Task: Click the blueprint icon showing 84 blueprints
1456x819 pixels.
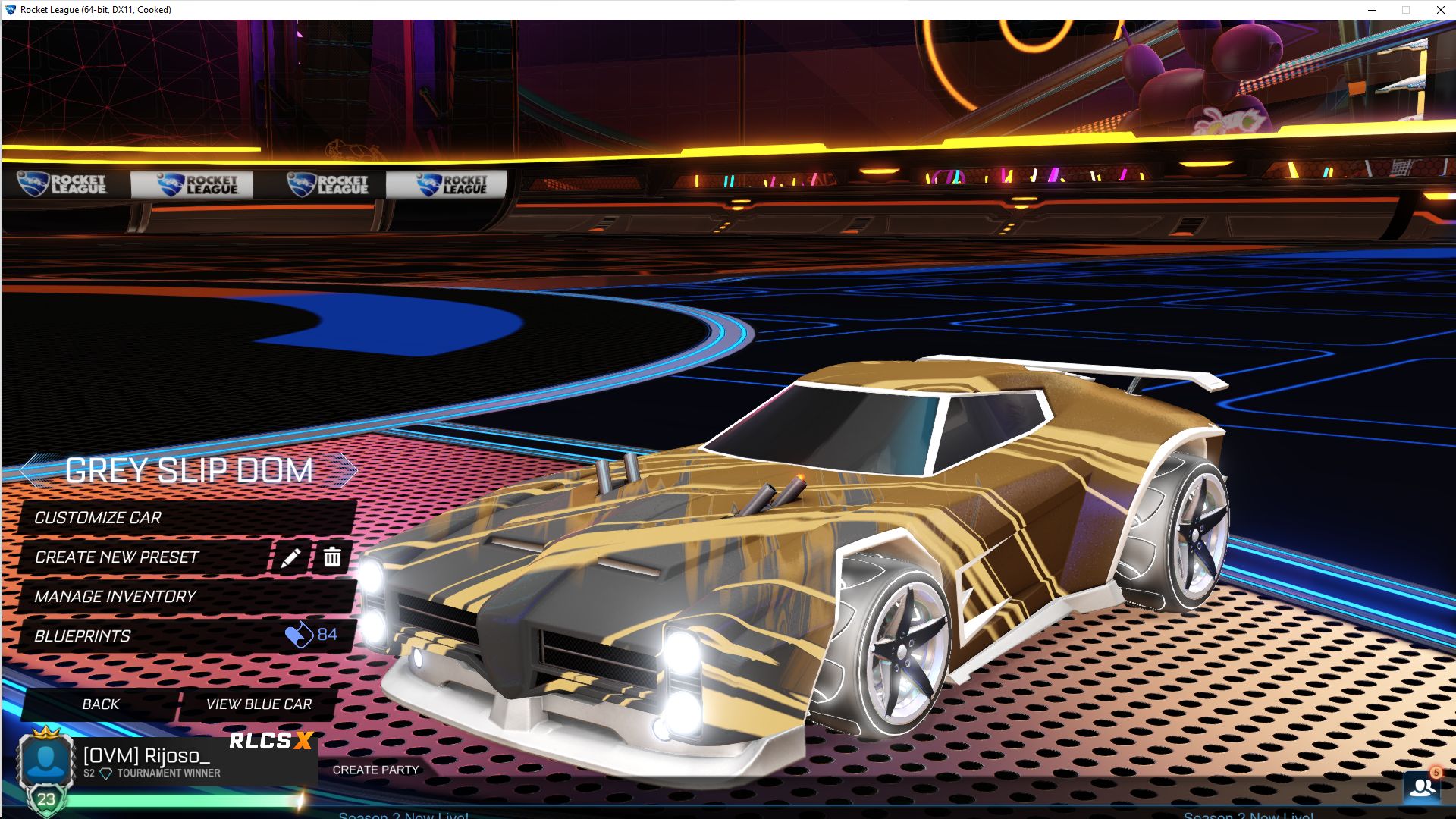Action: pyautogui.click(x=299, y=635)
